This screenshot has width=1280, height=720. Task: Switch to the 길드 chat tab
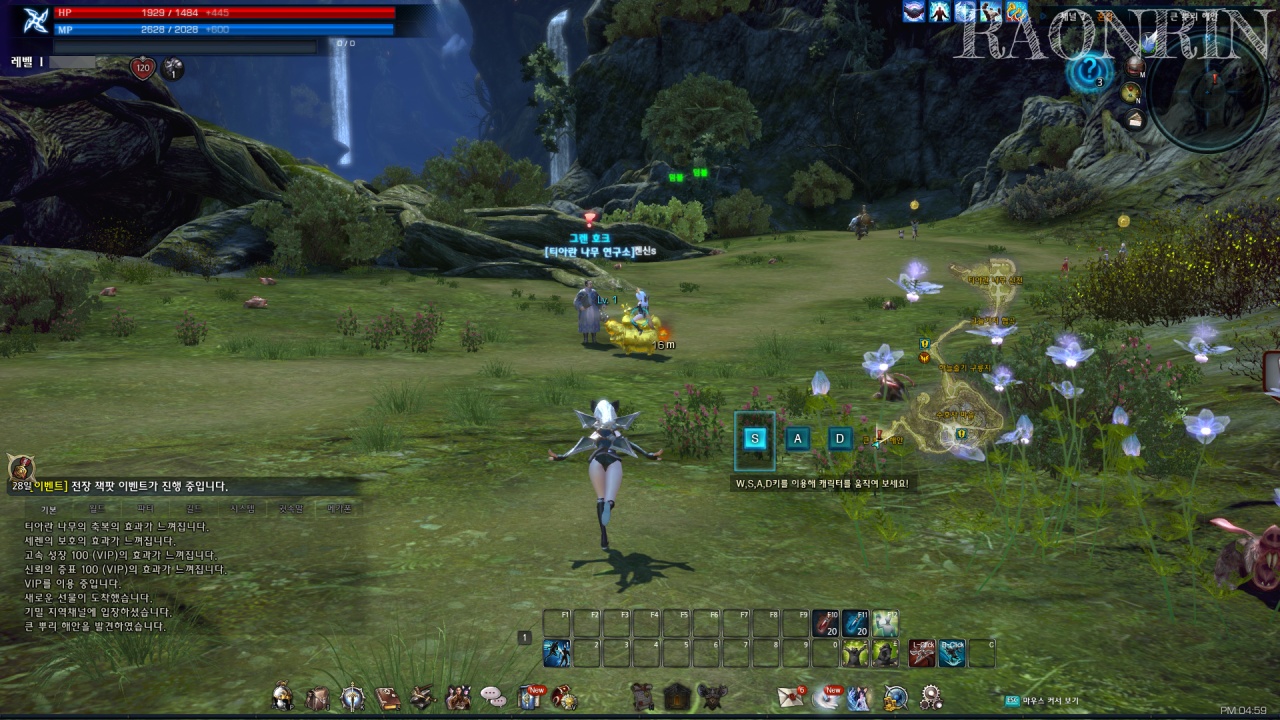(x=194, y=509)
